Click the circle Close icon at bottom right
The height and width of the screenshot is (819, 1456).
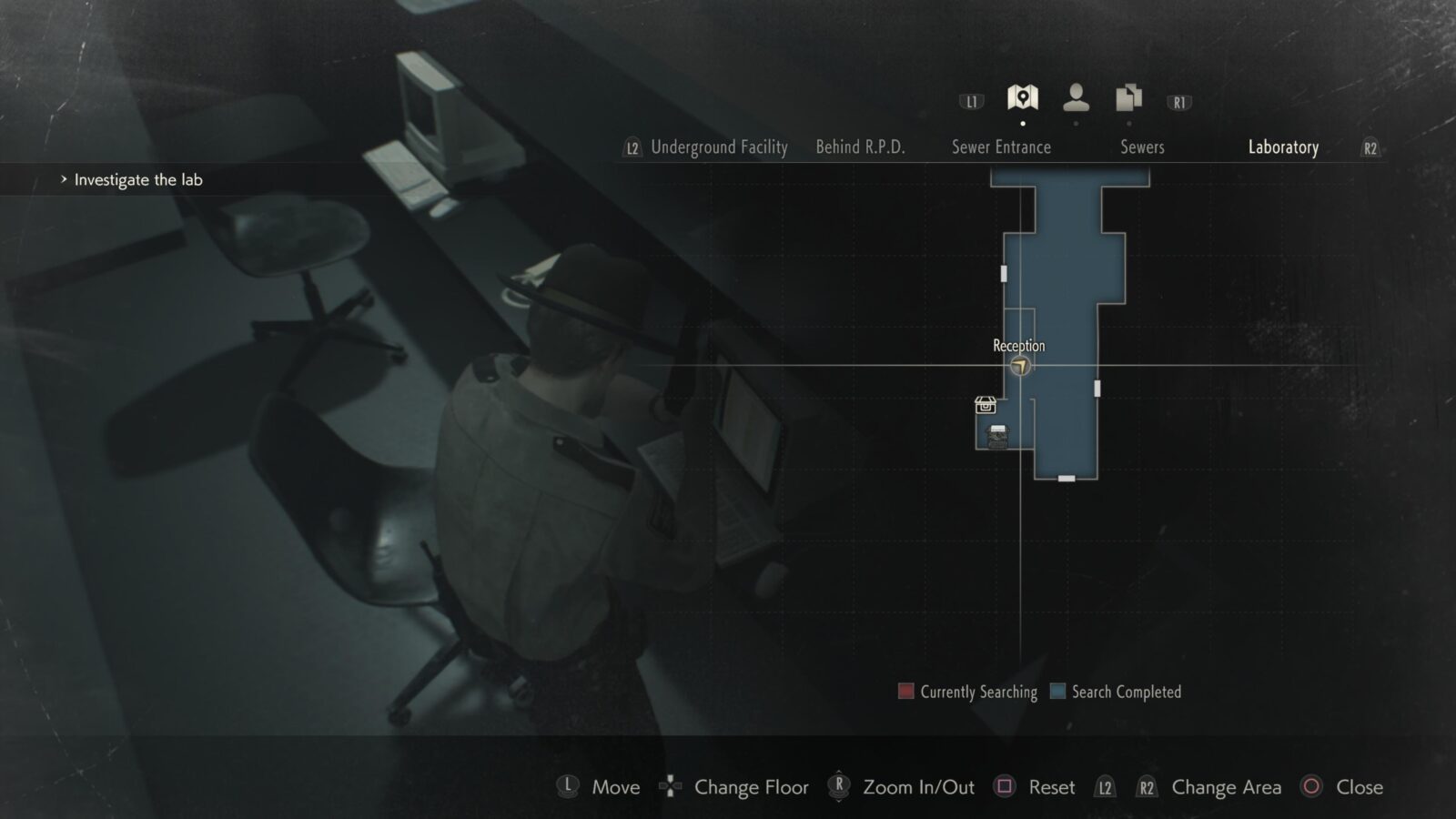[1310, 787]
